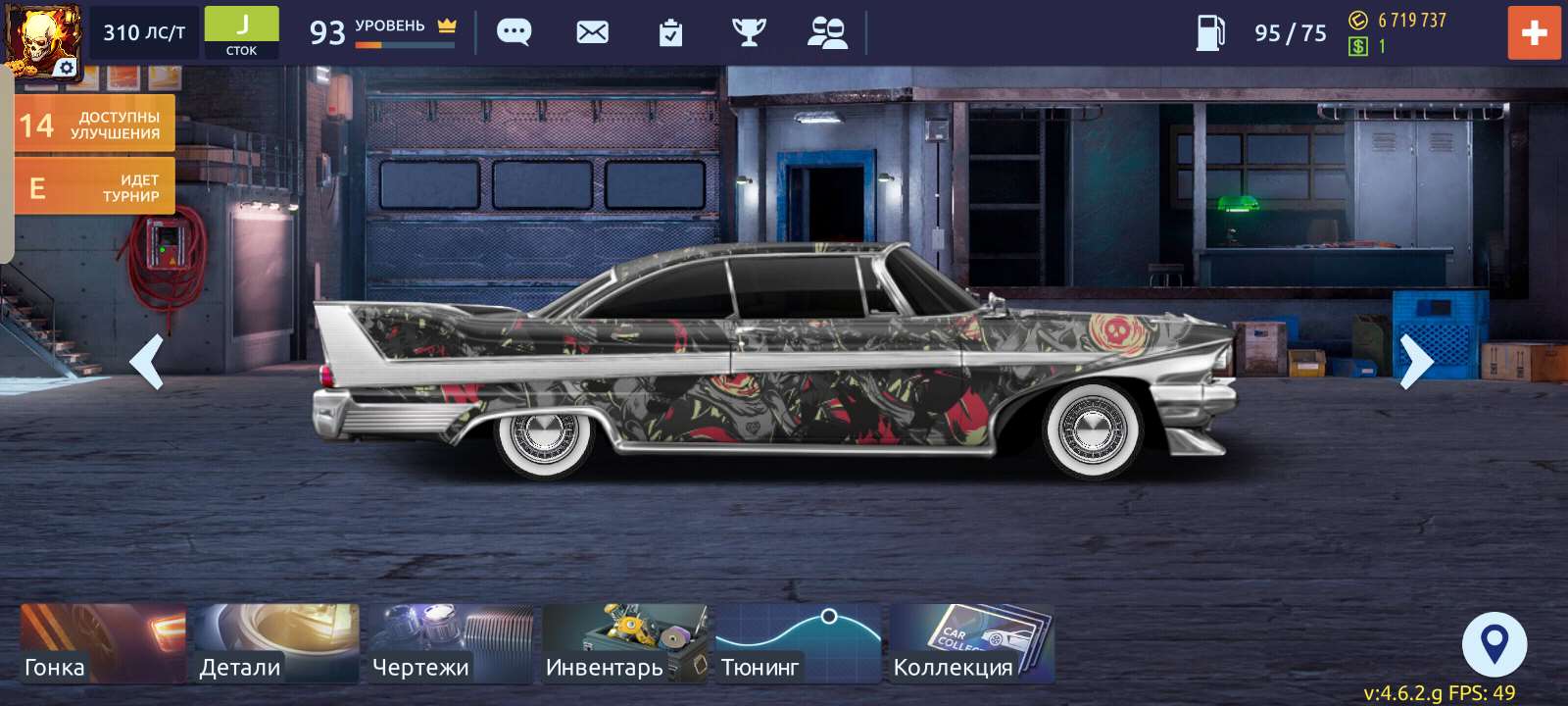Image resolution: width=1568 pixels, height=706 pixels.
Task: Open the 14 доступны улучшения banner
Action: click(94, 124)
